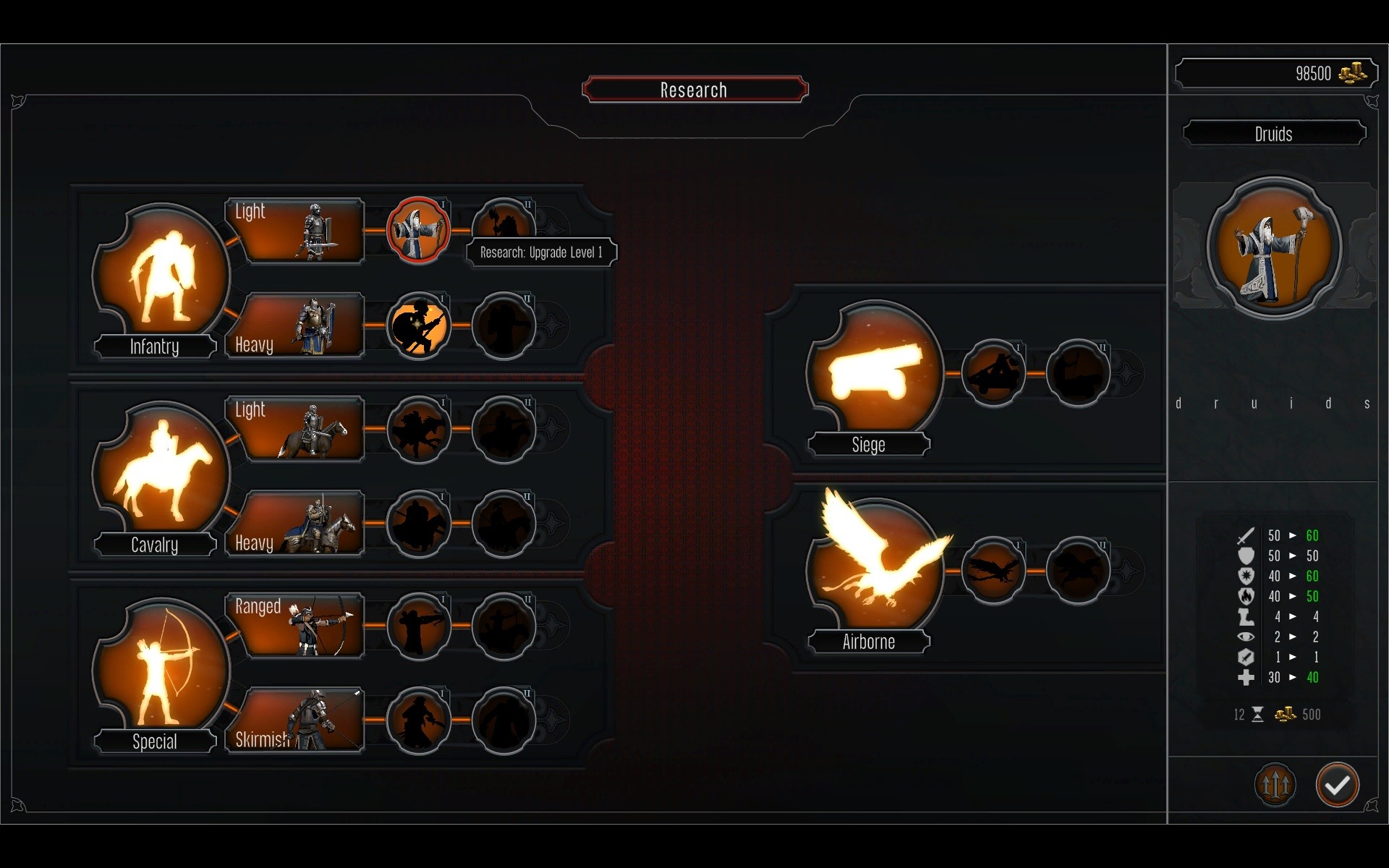
Task: Select the Light cavalry level one upgrade
Action: click(418, 429)
